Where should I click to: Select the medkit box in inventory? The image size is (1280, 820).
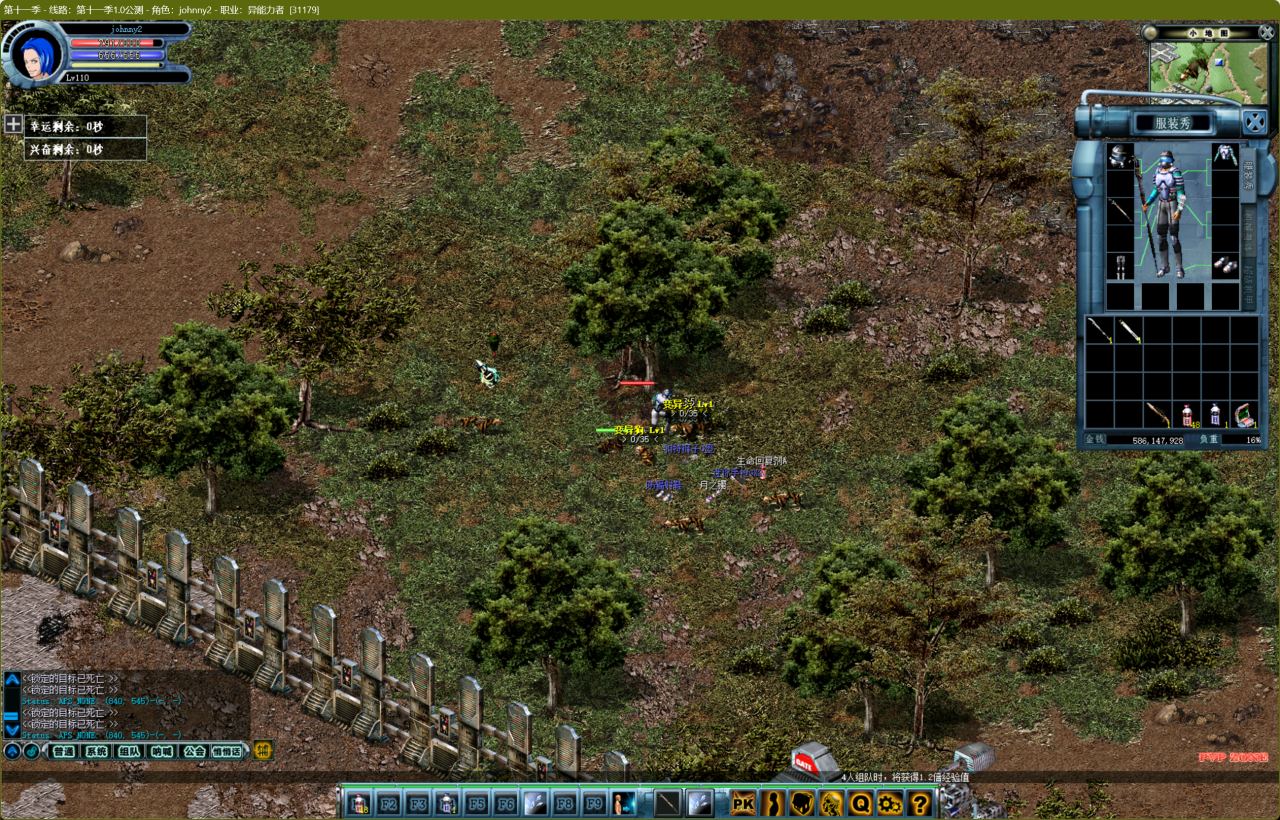[x=1245, y=413]
